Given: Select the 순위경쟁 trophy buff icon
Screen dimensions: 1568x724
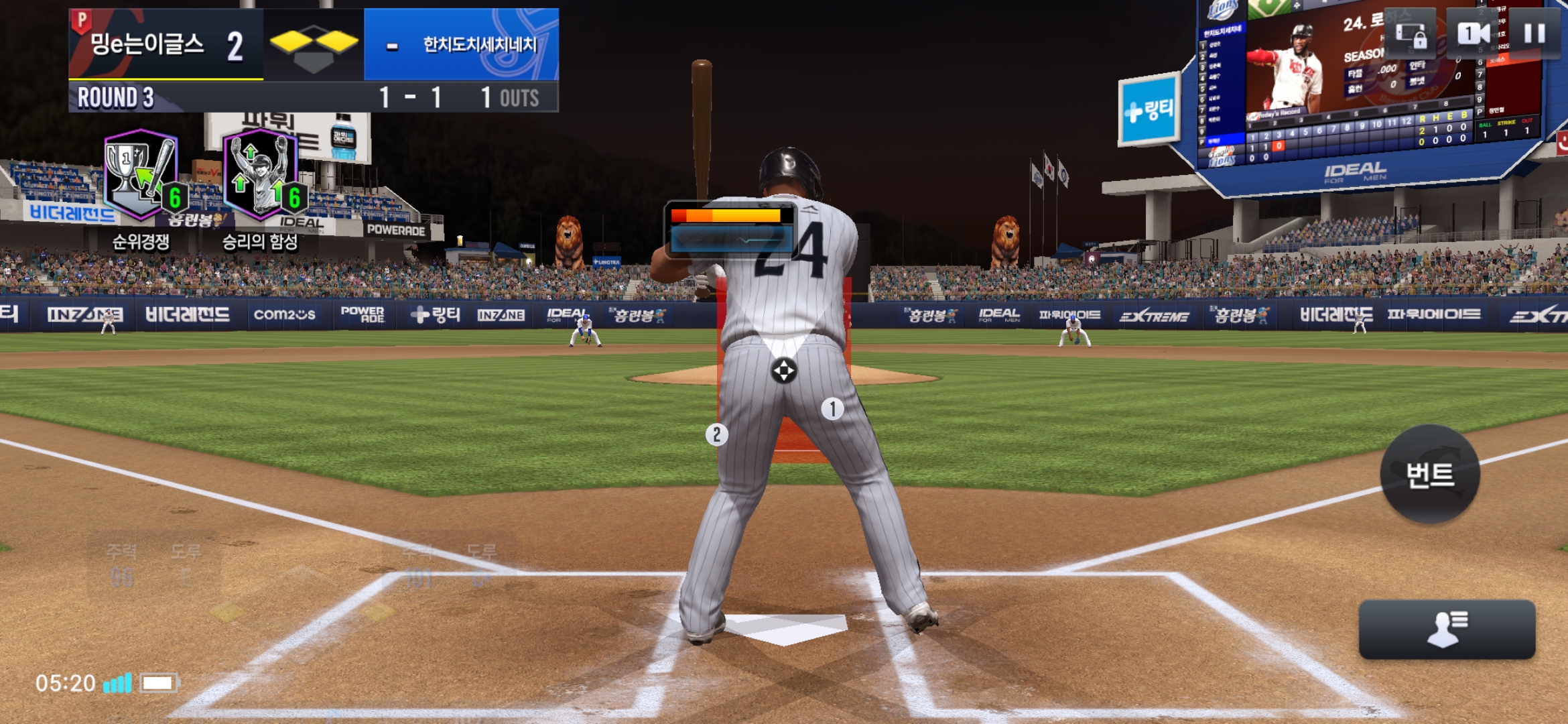Looking at the screenshot, I should click(x=141, y=176).
